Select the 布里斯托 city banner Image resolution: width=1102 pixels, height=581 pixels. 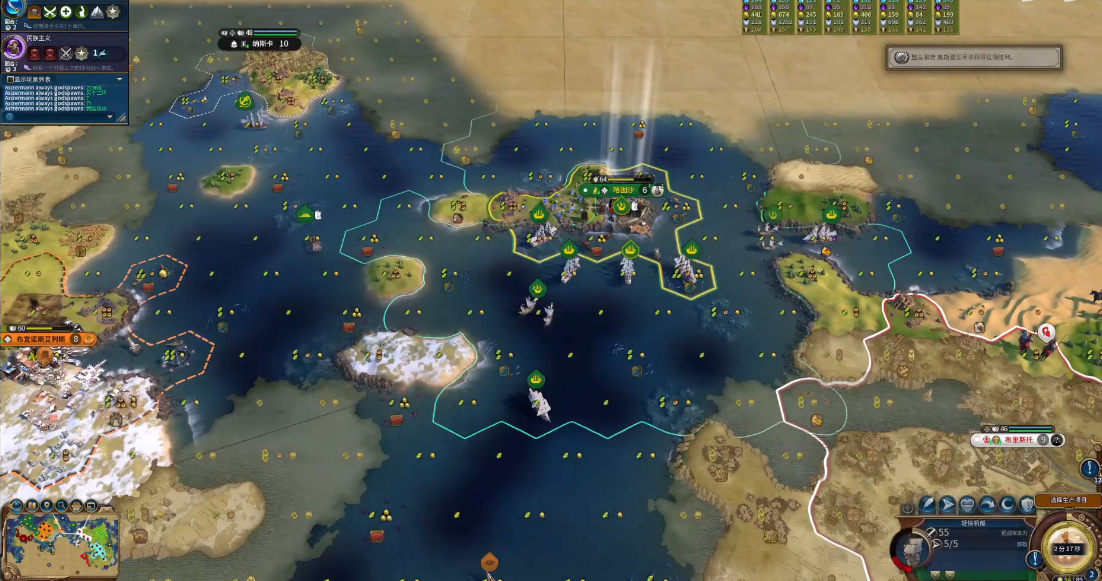pyautogui.click(x=1015, y=439)
